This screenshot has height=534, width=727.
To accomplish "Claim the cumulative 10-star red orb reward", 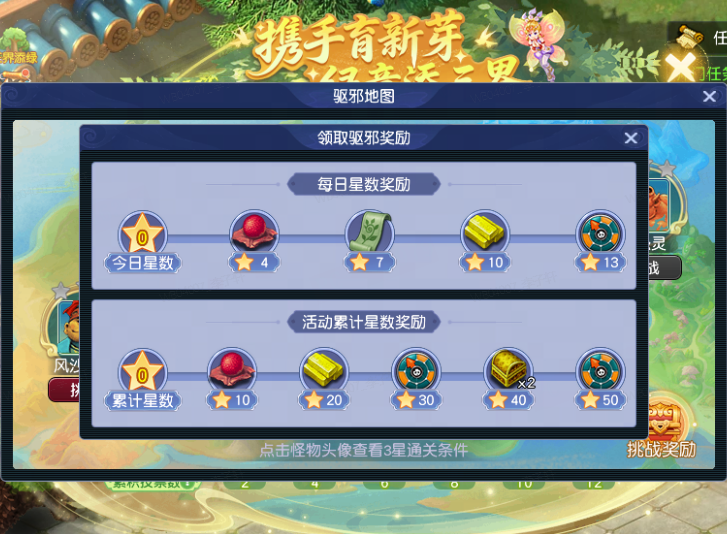I will [232, 372].
